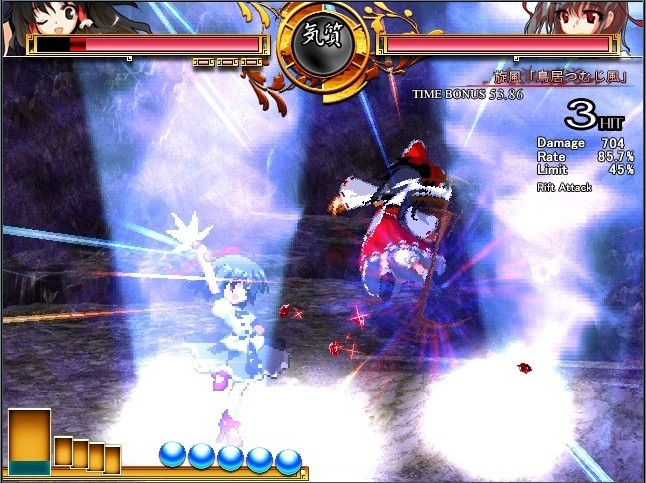Image resolution: width=646 pixels, height=483 pixels.
Task: Choose the large orange spell card
Action: (x=30, y=441)
